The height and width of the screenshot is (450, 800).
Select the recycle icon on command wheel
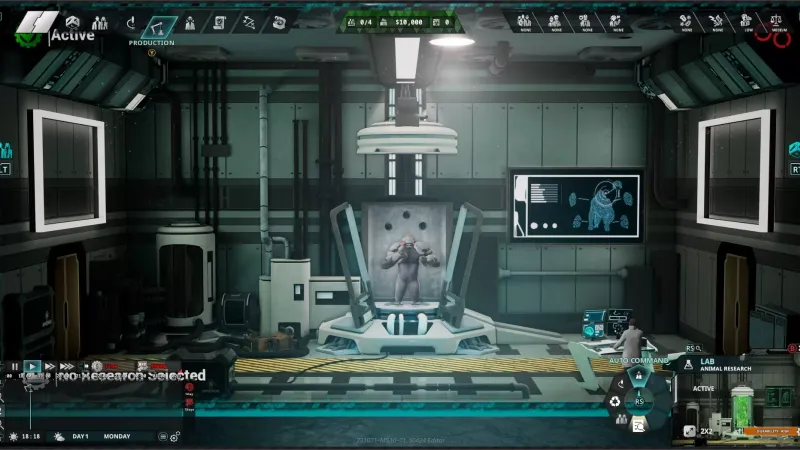point(615,402)
